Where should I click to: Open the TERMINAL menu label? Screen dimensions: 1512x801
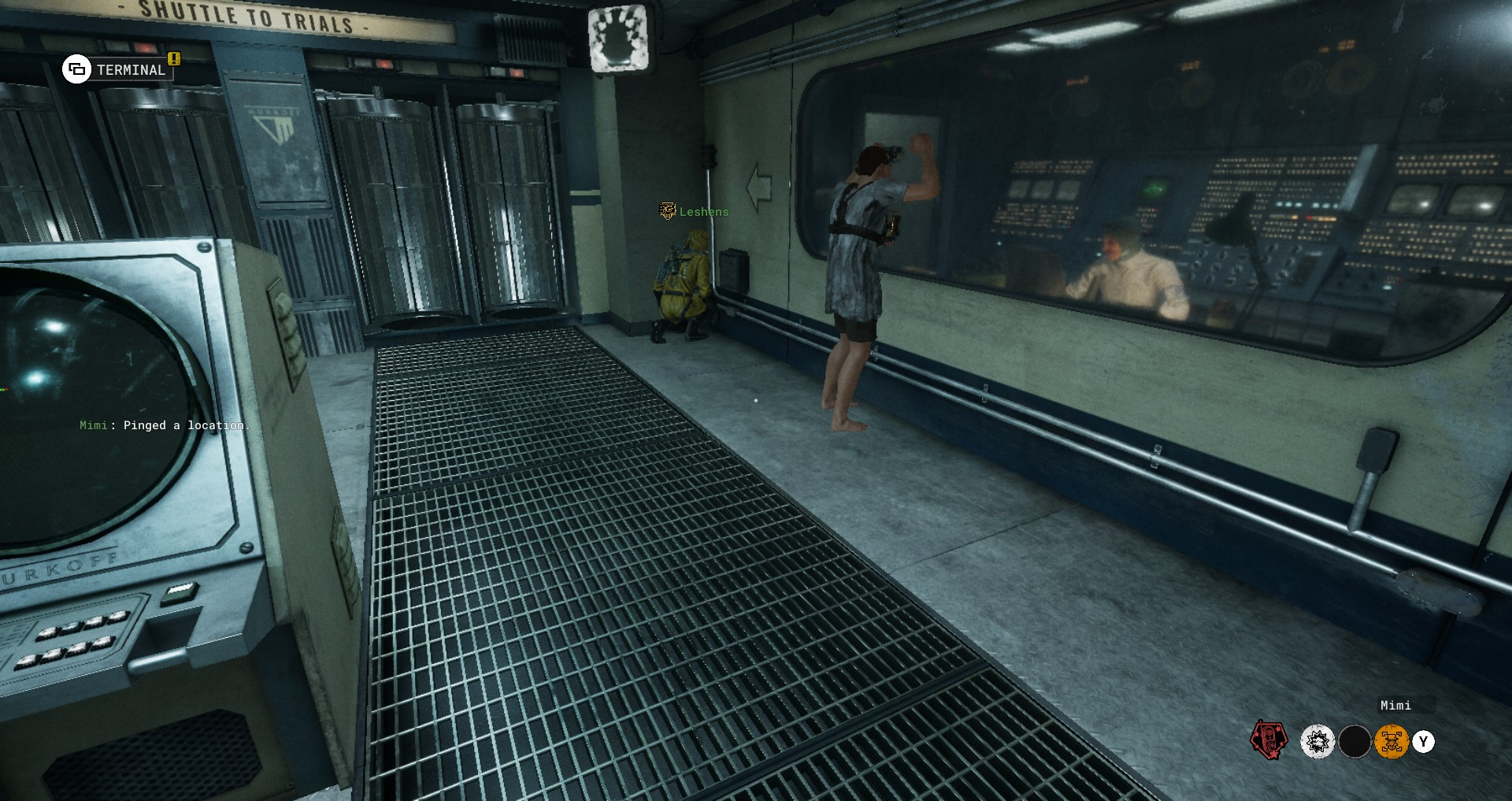[131, 70]
